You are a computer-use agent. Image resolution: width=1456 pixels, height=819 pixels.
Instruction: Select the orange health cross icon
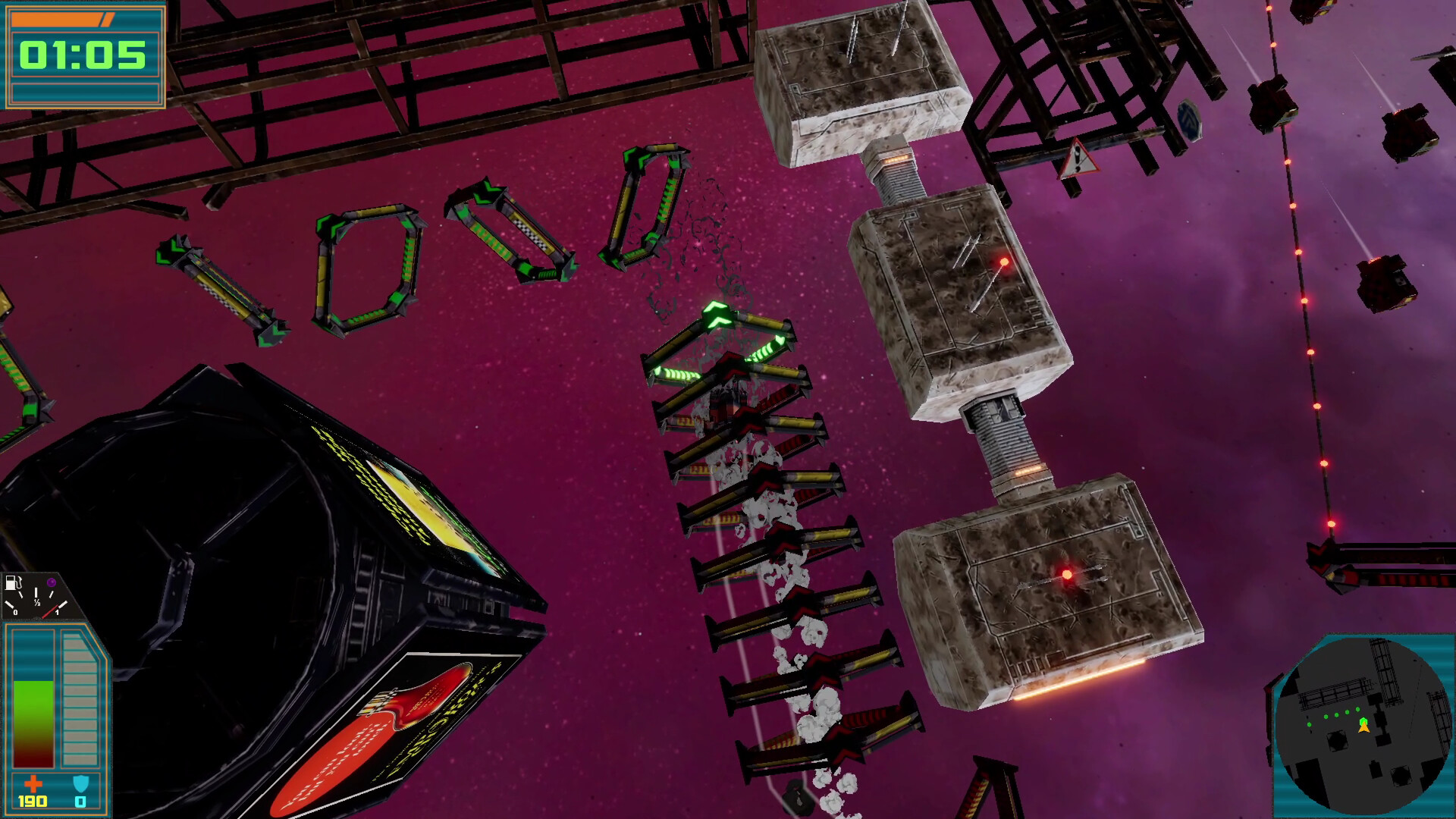(x=35, y=783)
